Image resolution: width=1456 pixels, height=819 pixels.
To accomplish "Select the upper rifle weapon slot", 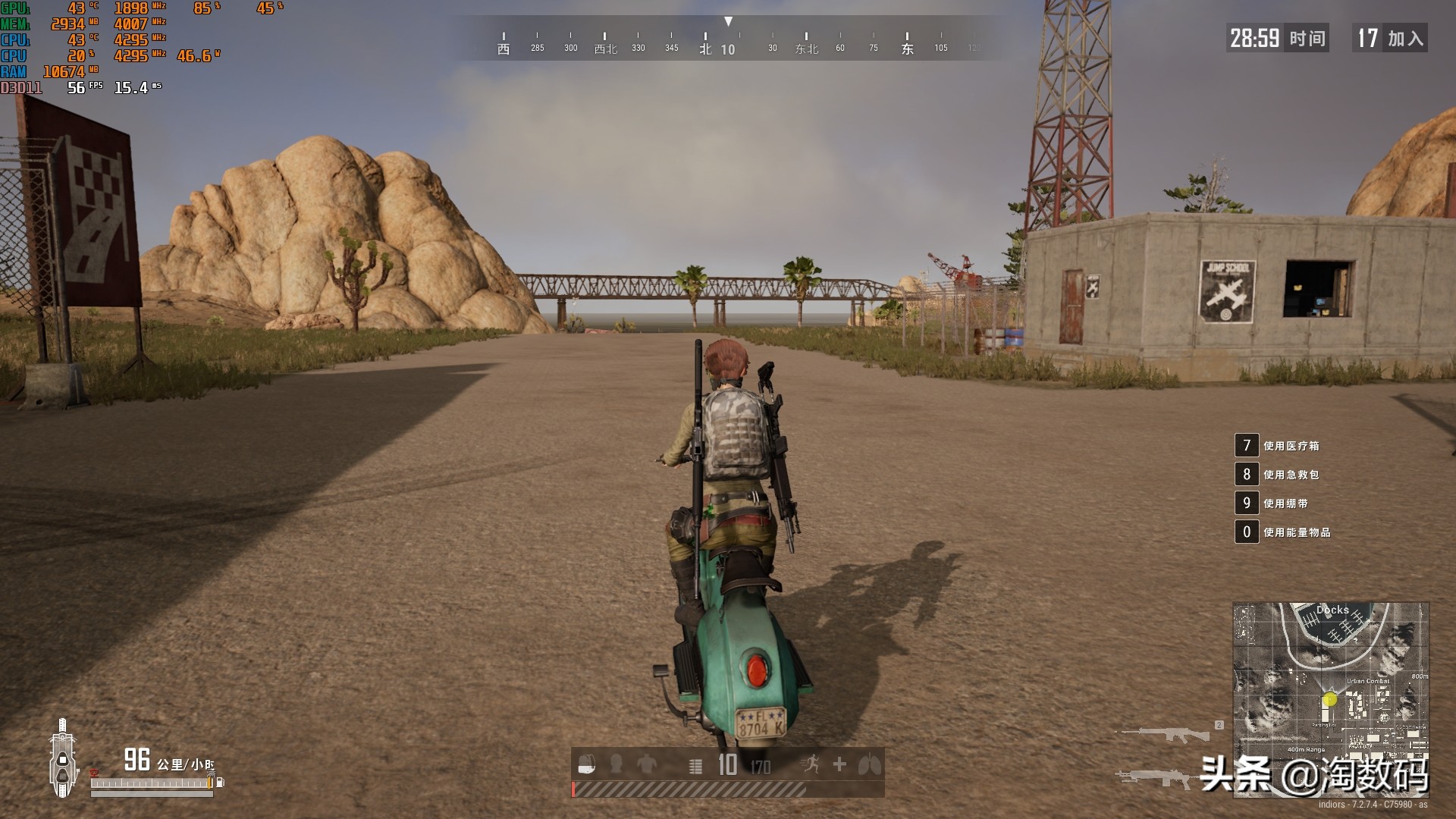I will (1165, 734).
